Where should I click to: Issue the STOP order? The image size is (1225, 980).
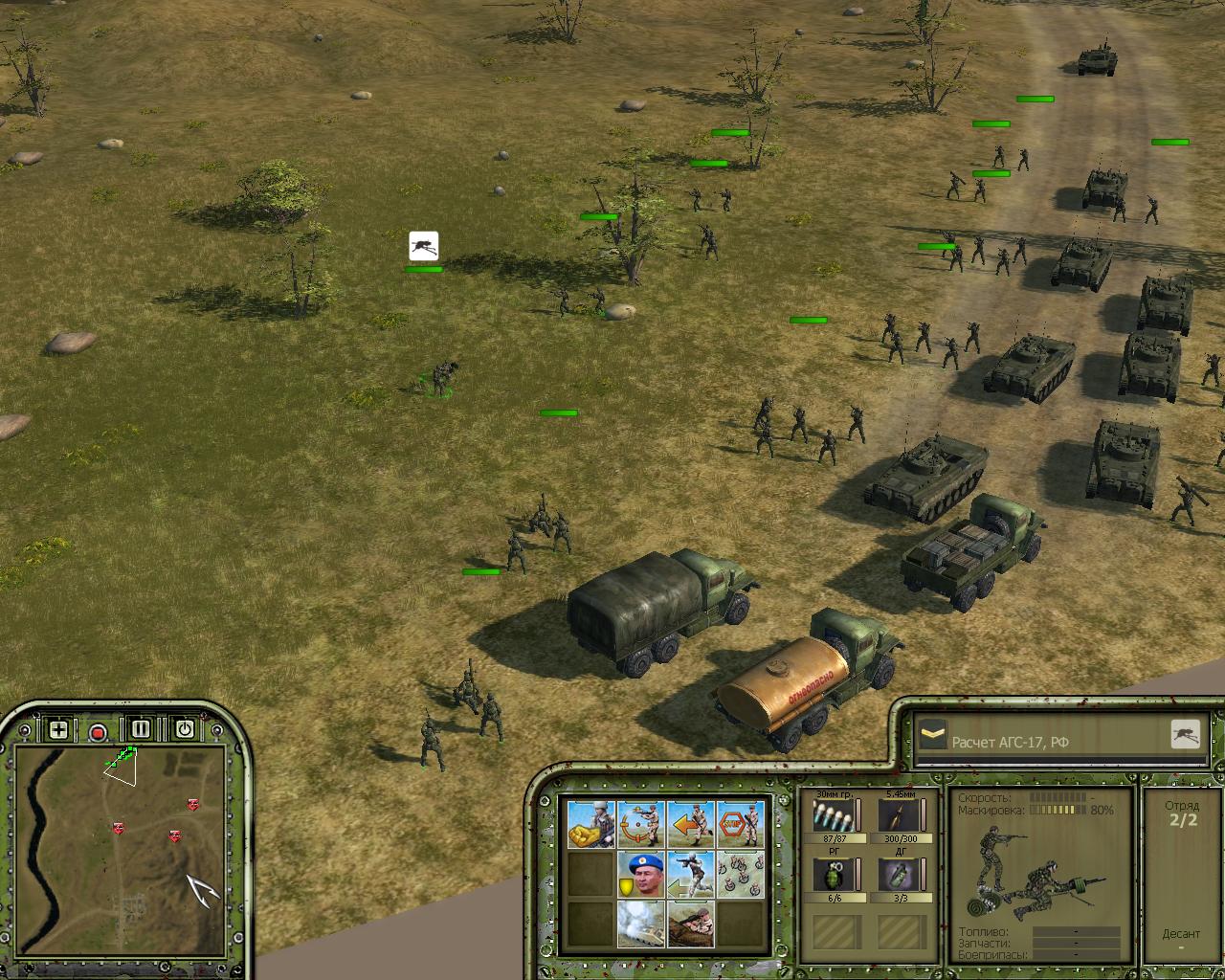pos(741,823)
